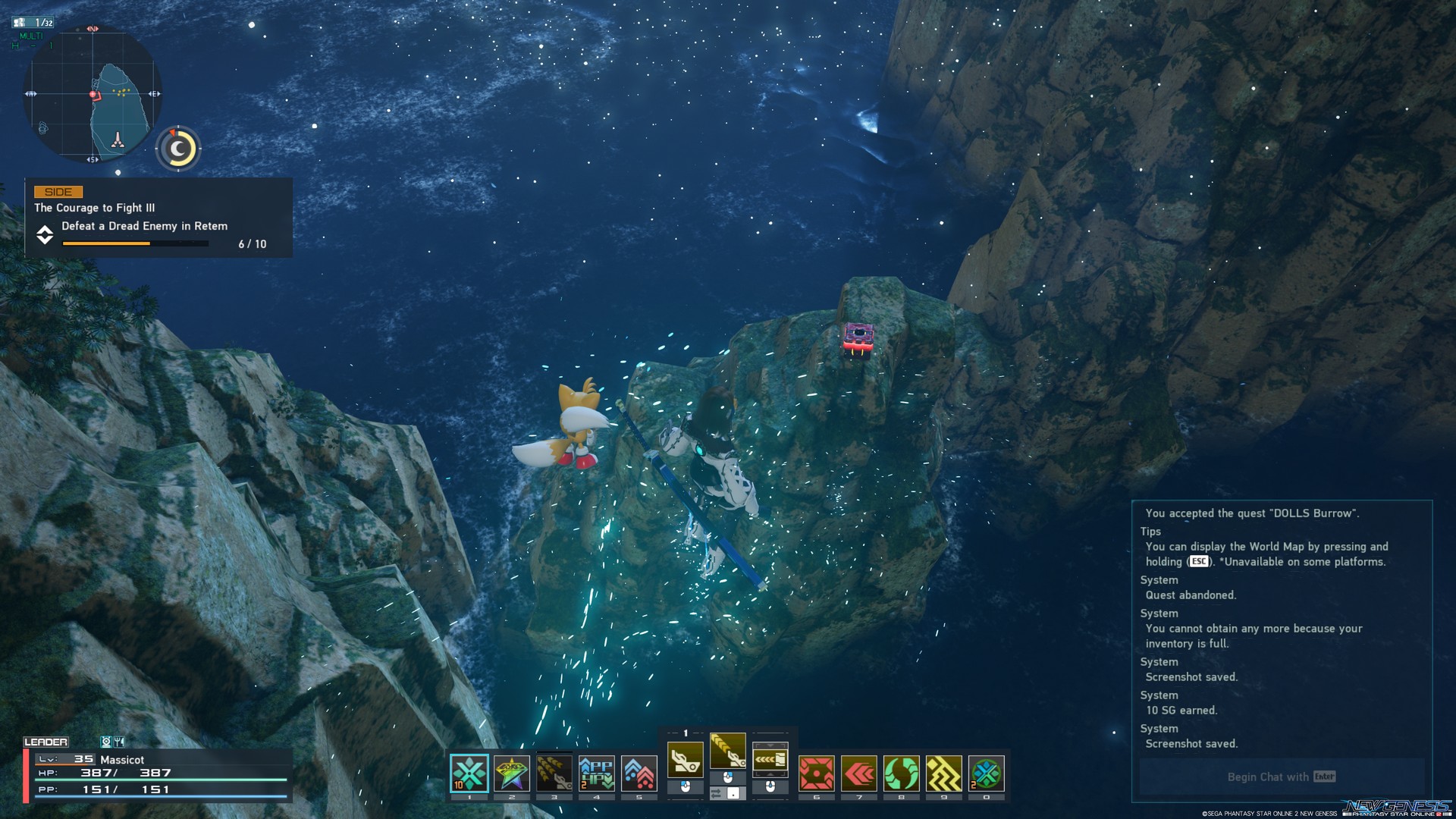Click the red burst skill icon in slot 6
The image size is (1456, 819).
click(x=816, y=774)
